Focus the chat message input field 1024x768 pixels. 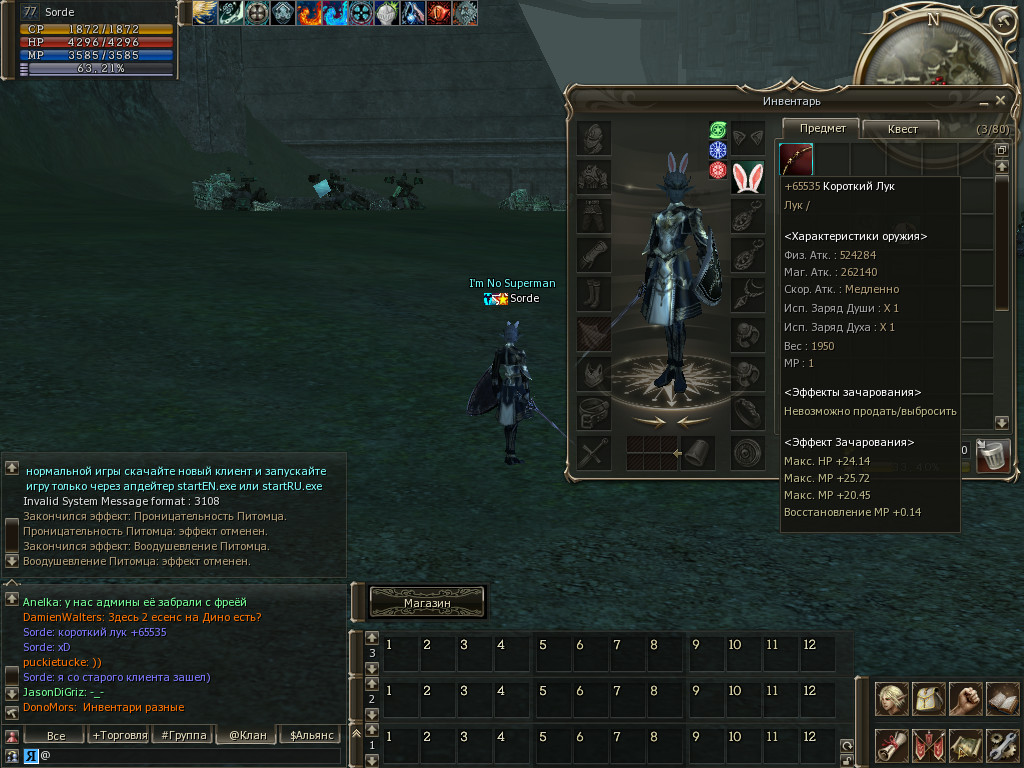tap(190, 756)
